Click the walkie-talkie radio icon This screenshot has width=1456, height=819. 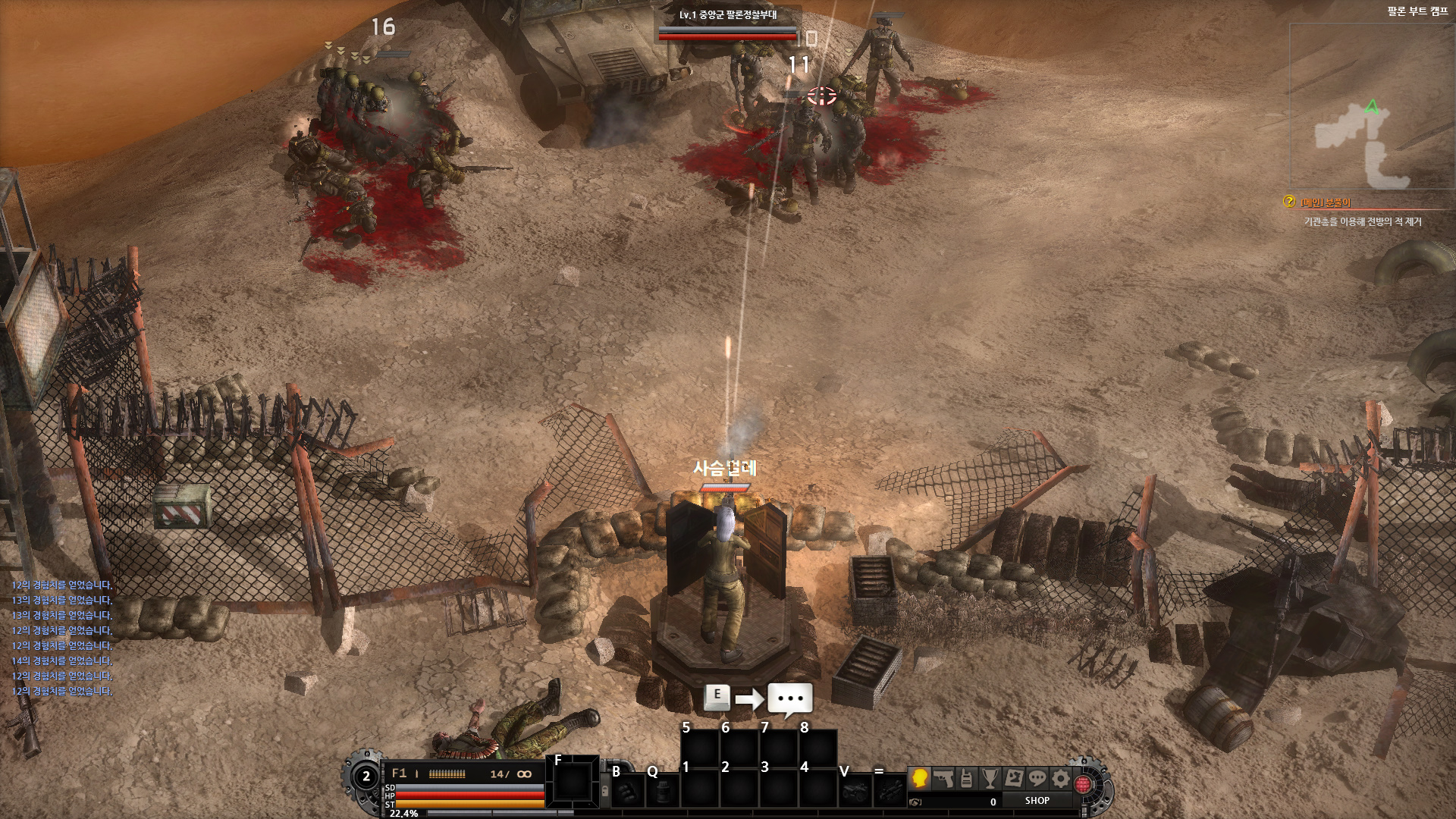click(967, 778)
